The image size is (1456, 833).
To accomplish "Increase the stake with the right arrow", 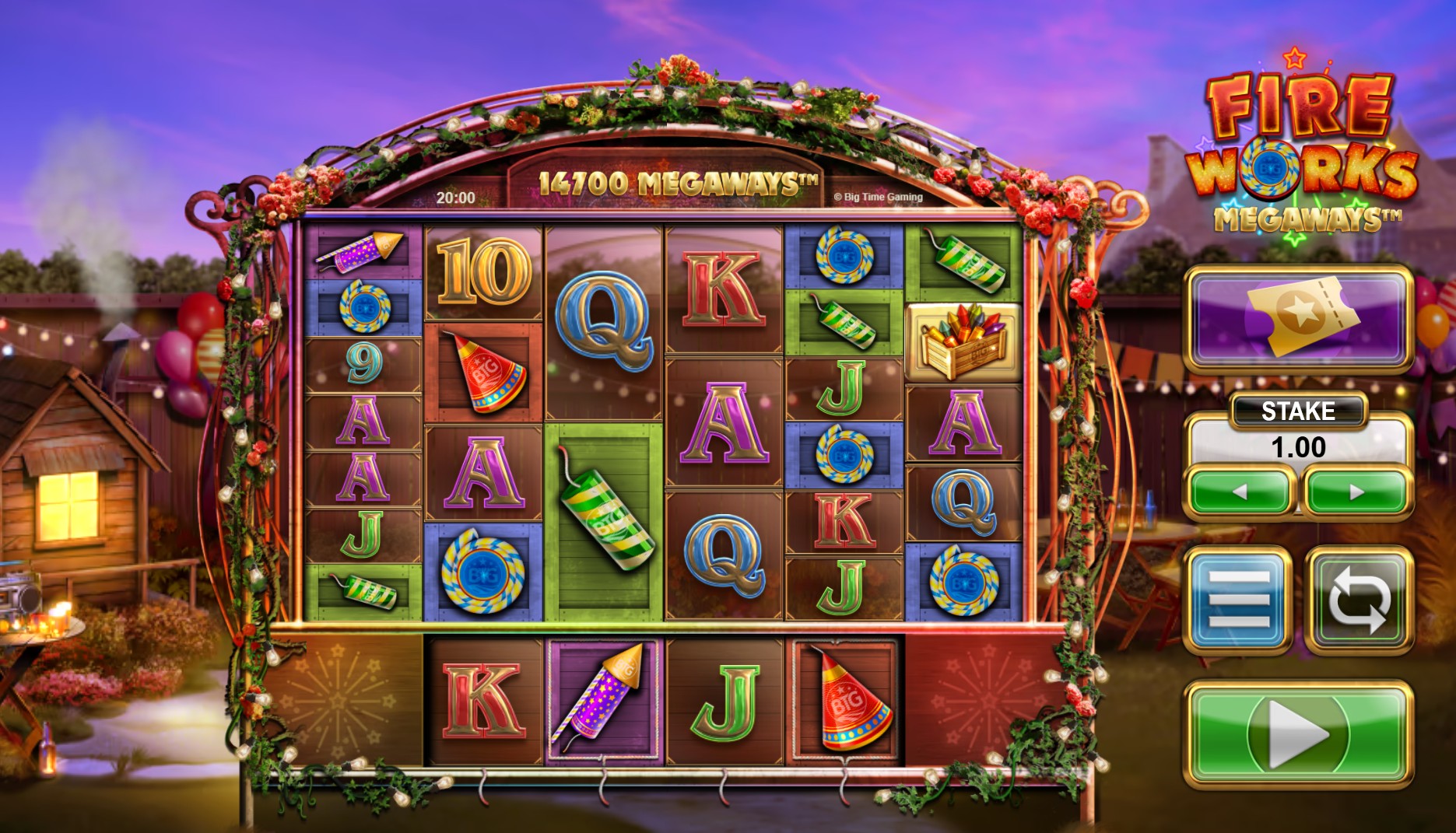I will tap(1359, 492).
